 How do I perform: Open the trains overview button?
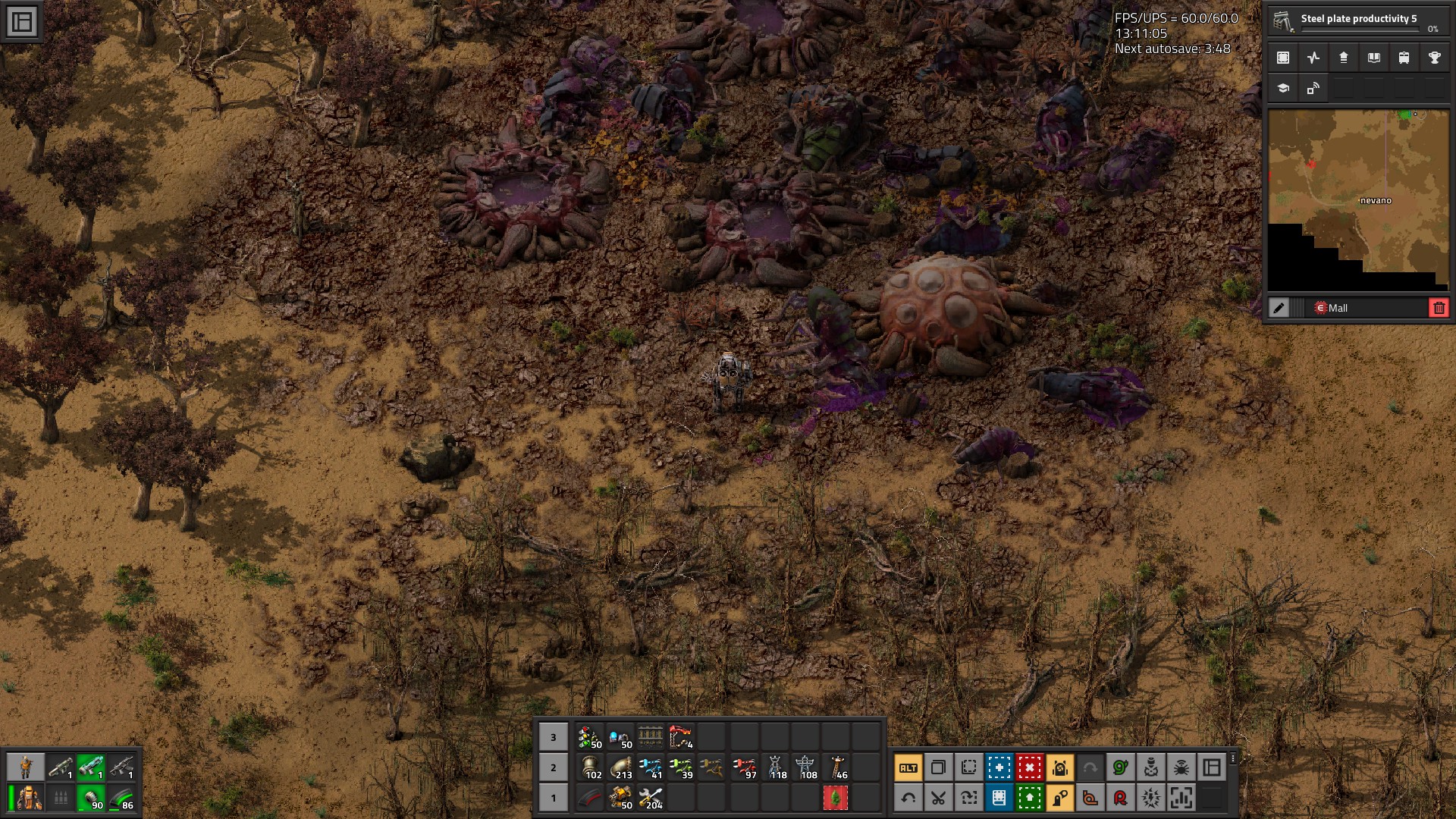(1404, 58)
